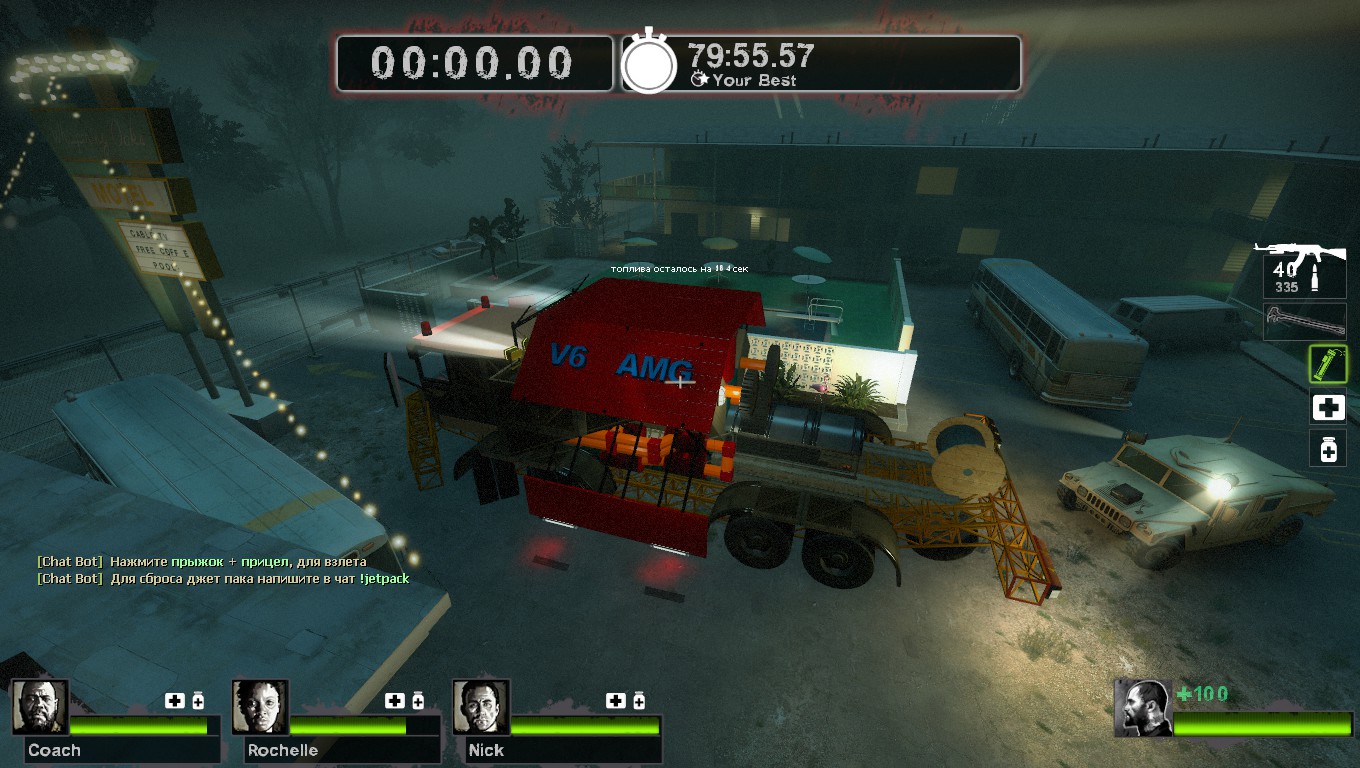Select the pain pills bottle slot
Viewport: 1360px width, 768px height.
1328,449
